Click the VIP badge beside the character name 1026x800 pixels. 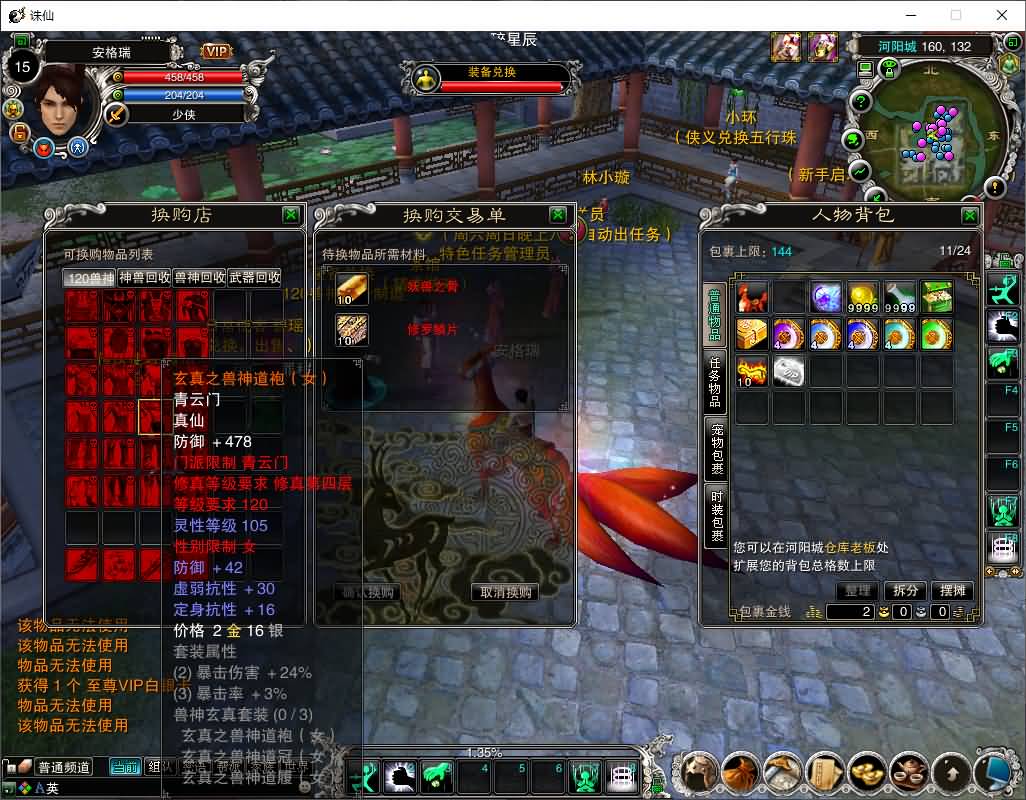(216, 51)
